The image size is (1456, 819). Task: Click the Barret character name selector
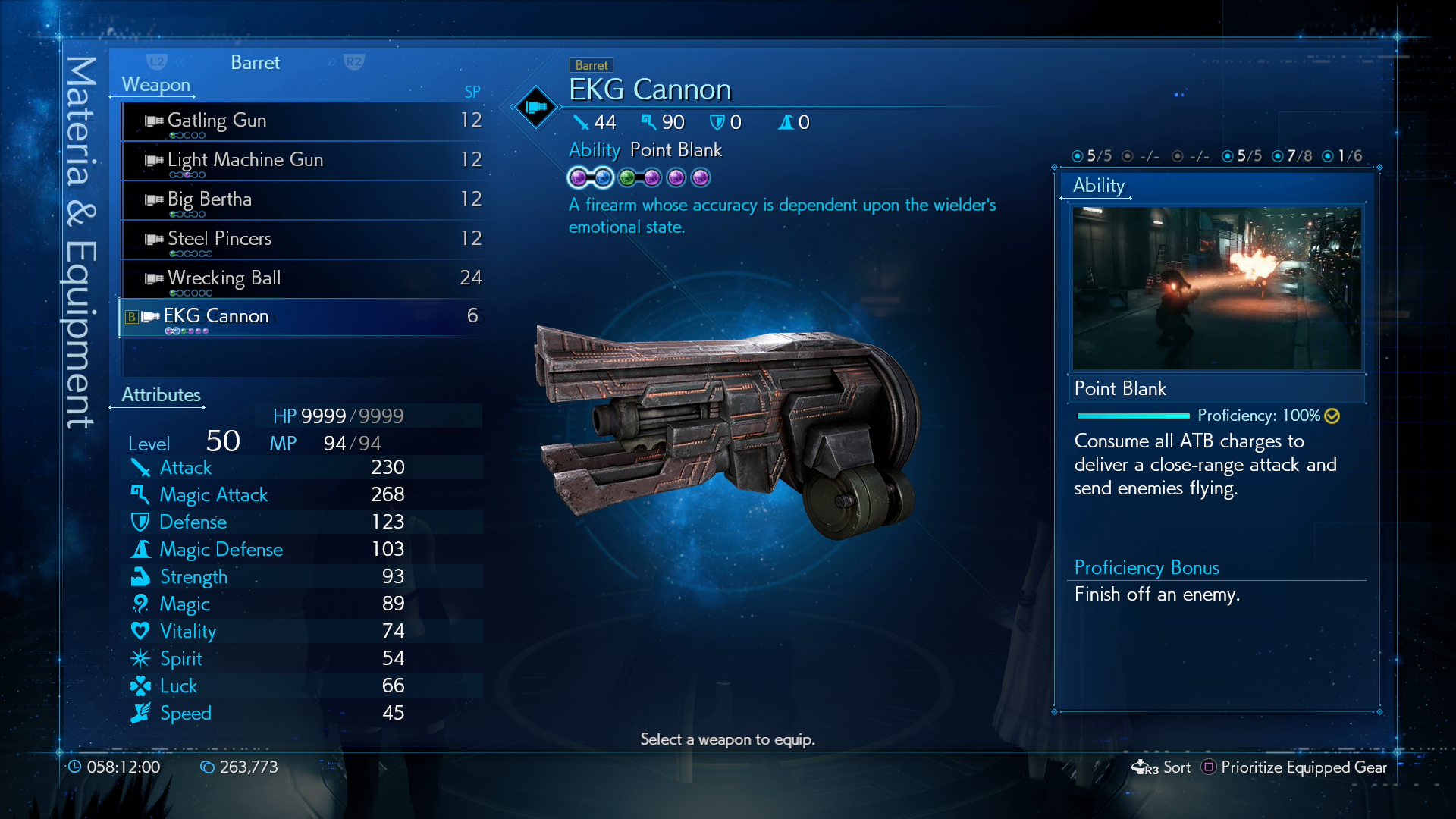(x=255, y=63)
